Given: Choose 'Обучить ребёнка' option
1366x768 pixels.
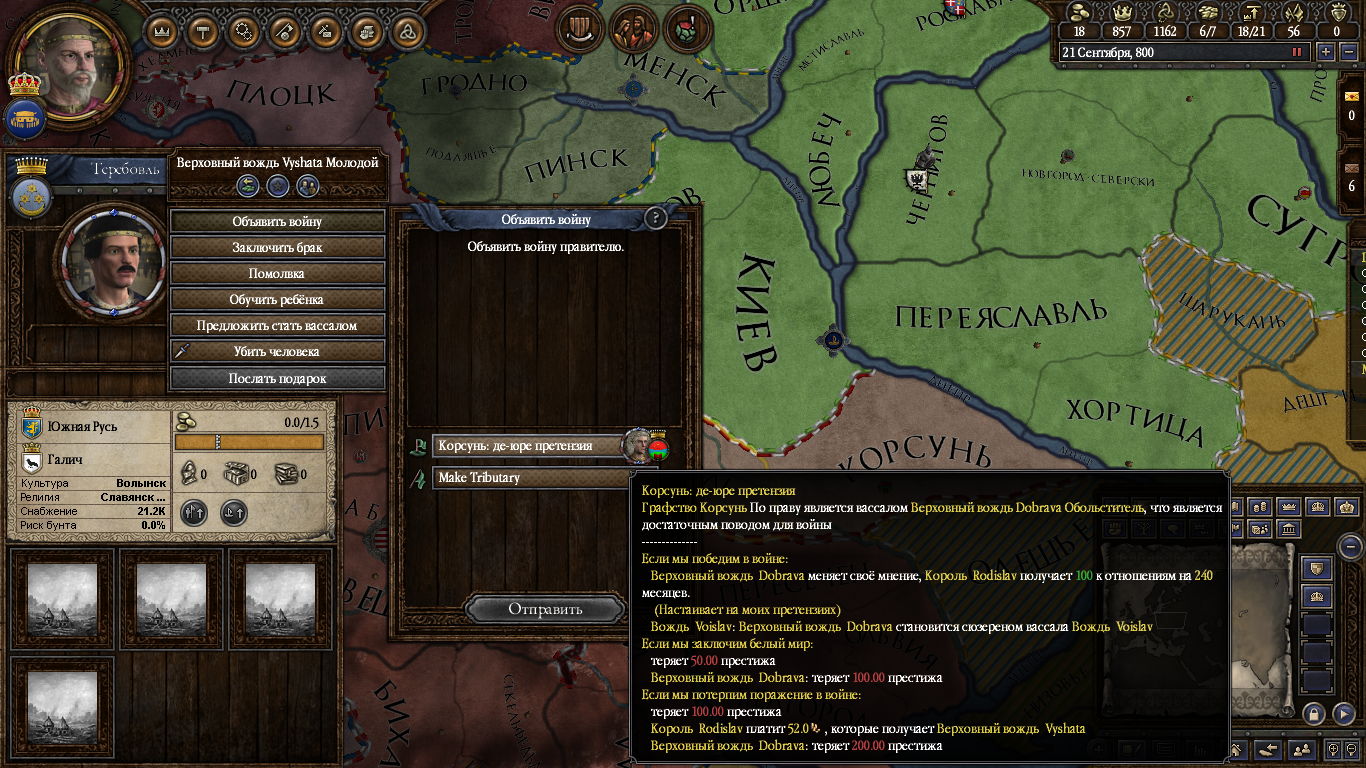Looking at the screenshot, I should coord(277,299).
